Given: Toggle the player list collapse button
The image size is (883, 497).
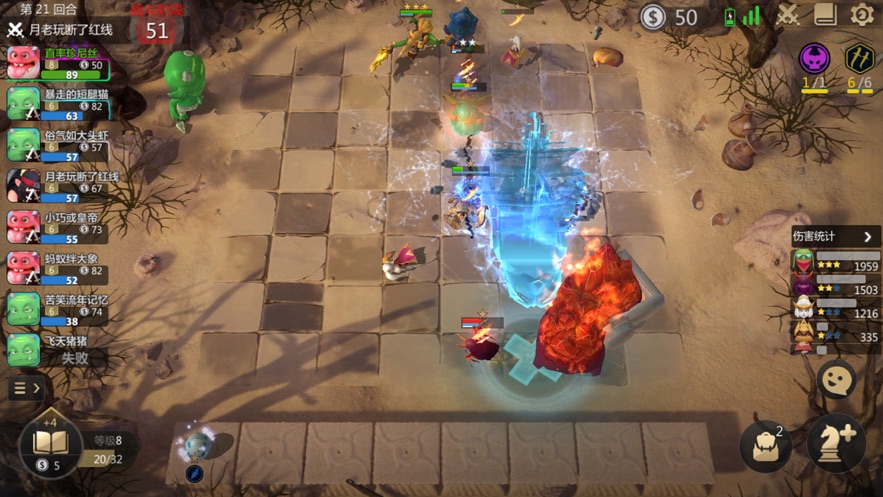Looking at the screenshot, I should pos(26,388).
